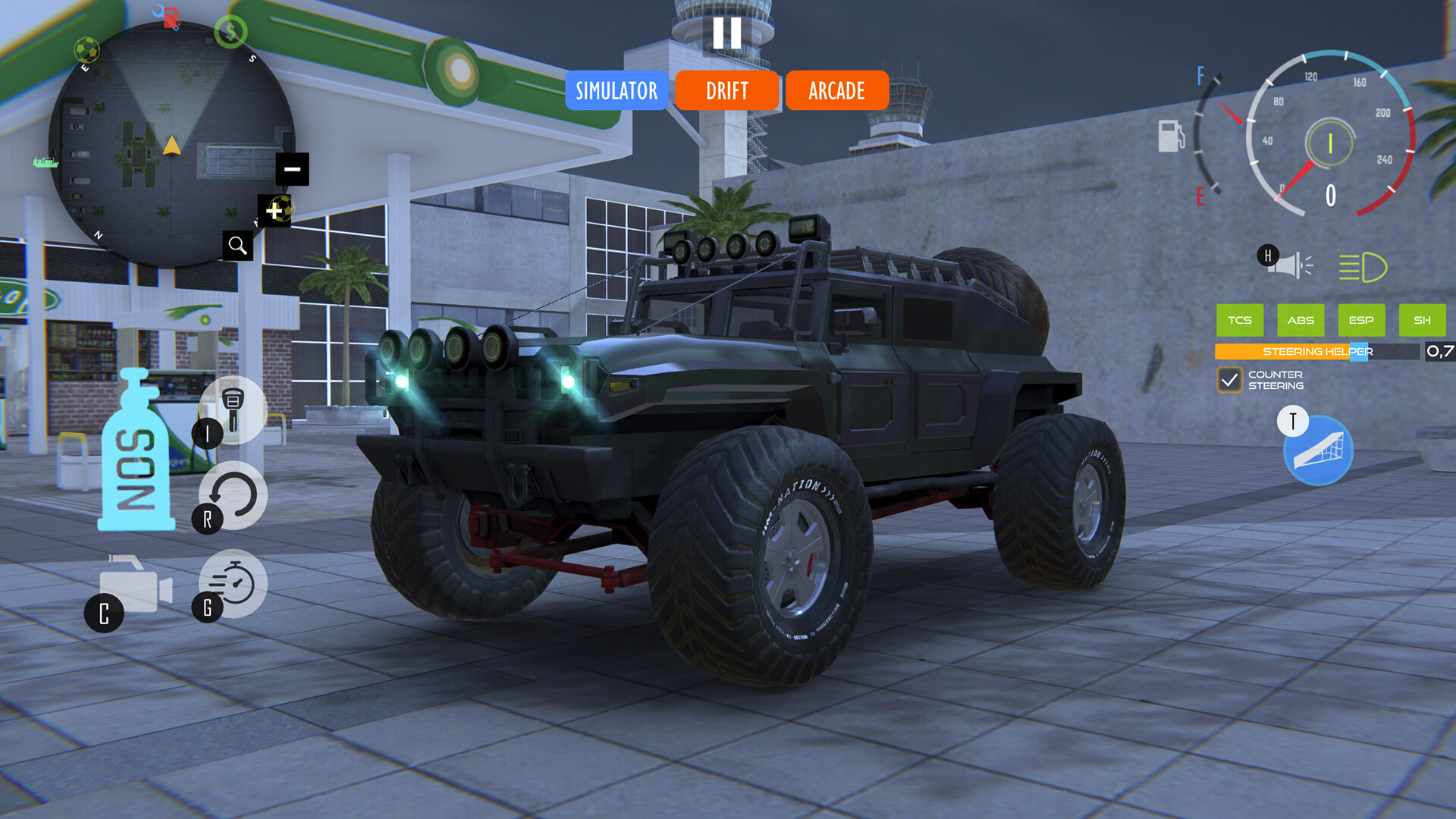Zoom out the minimap with the minus button
This screenshot has height=819, width=1456.
click(291, 168)
